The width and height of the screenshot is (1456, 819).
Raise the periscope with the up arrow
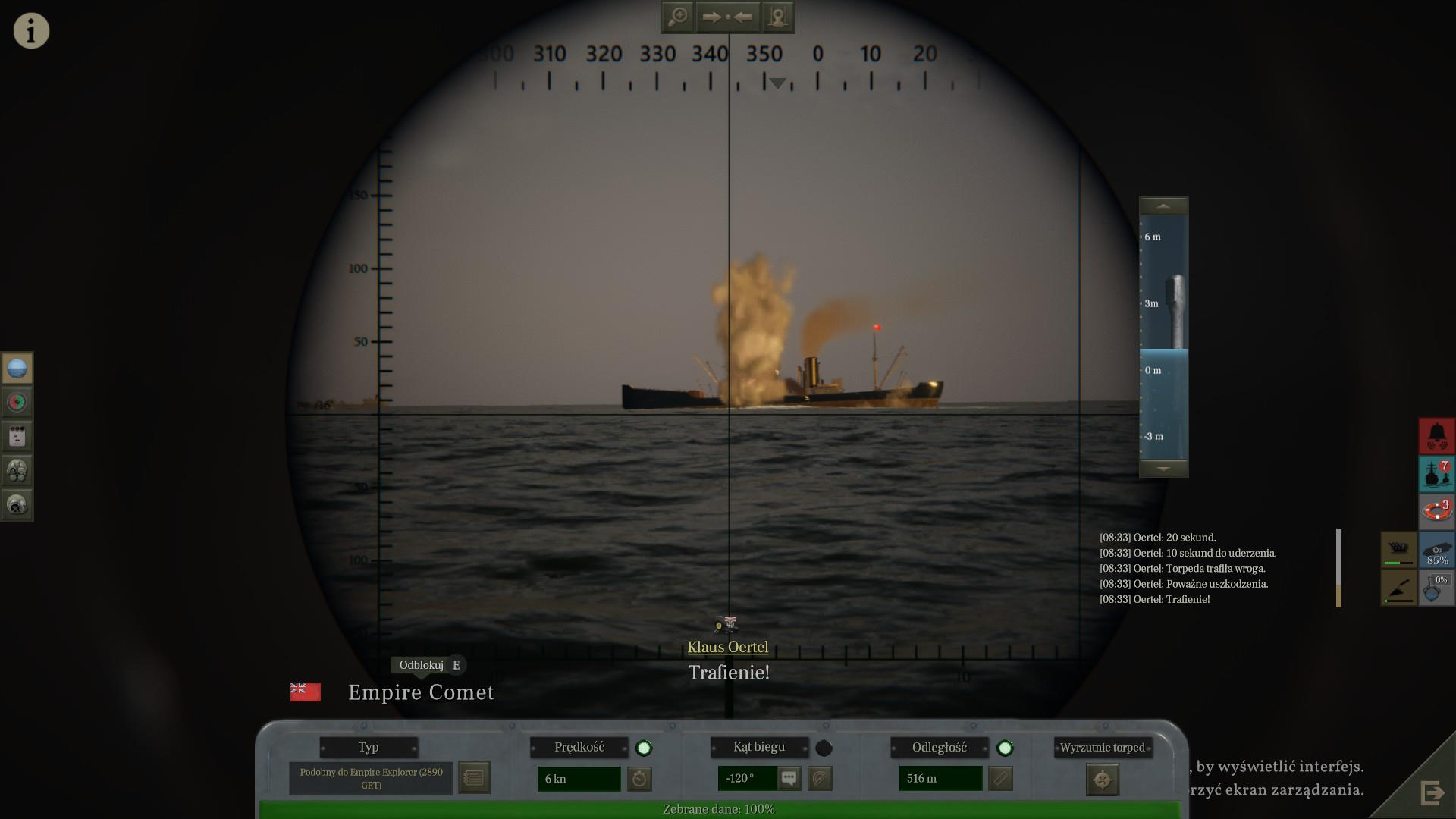click(1163, 206)
